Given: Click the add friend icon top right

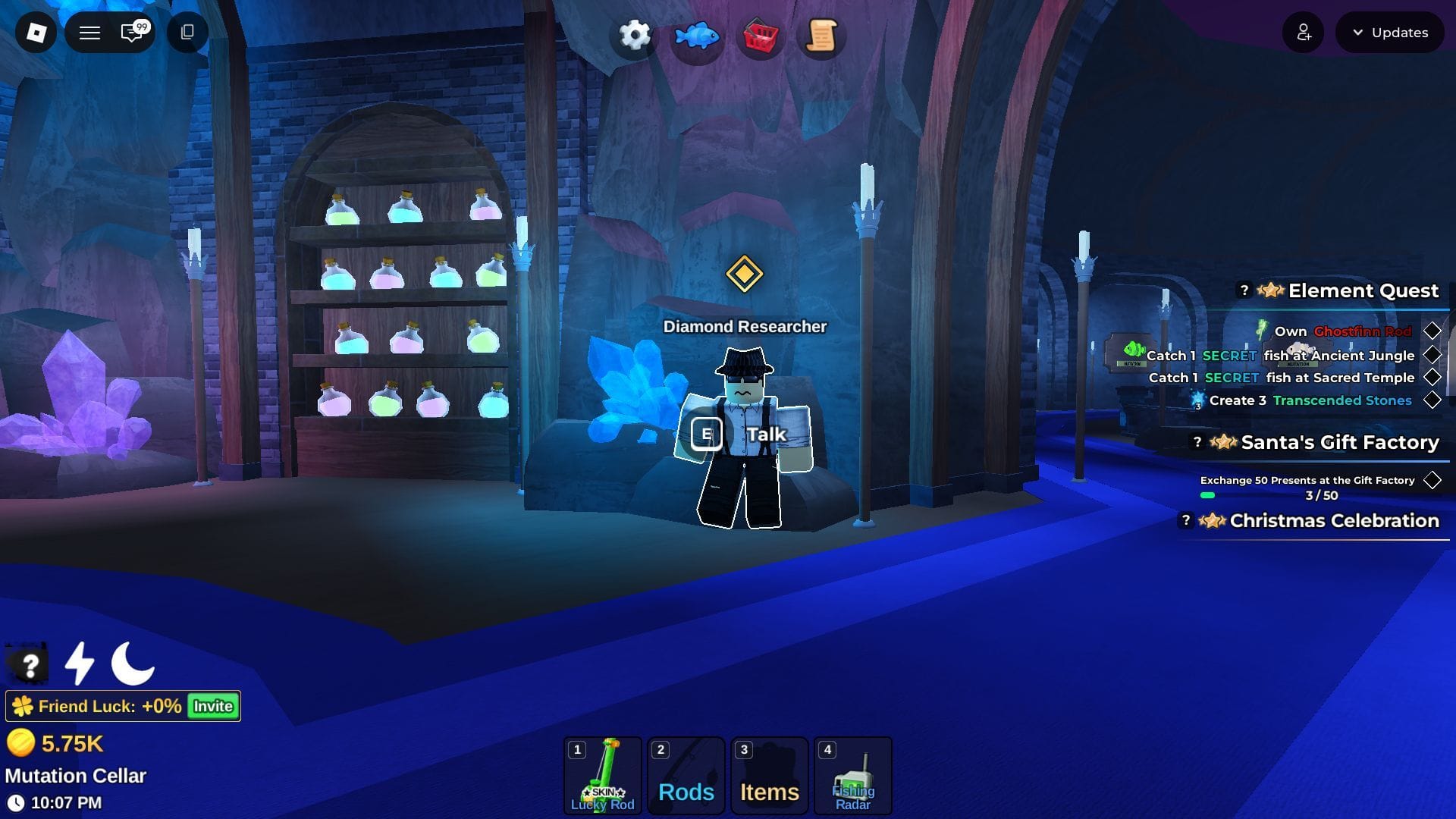Looking at the screenshot, I should 1303,32.
